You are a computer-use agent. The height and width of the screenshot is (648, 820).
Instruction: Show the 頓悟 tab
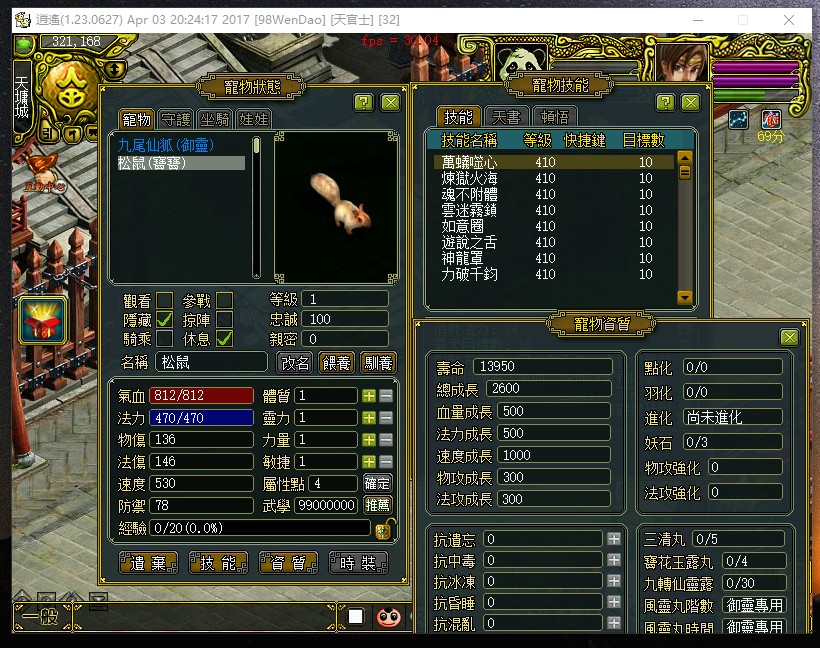coord(554,116)
